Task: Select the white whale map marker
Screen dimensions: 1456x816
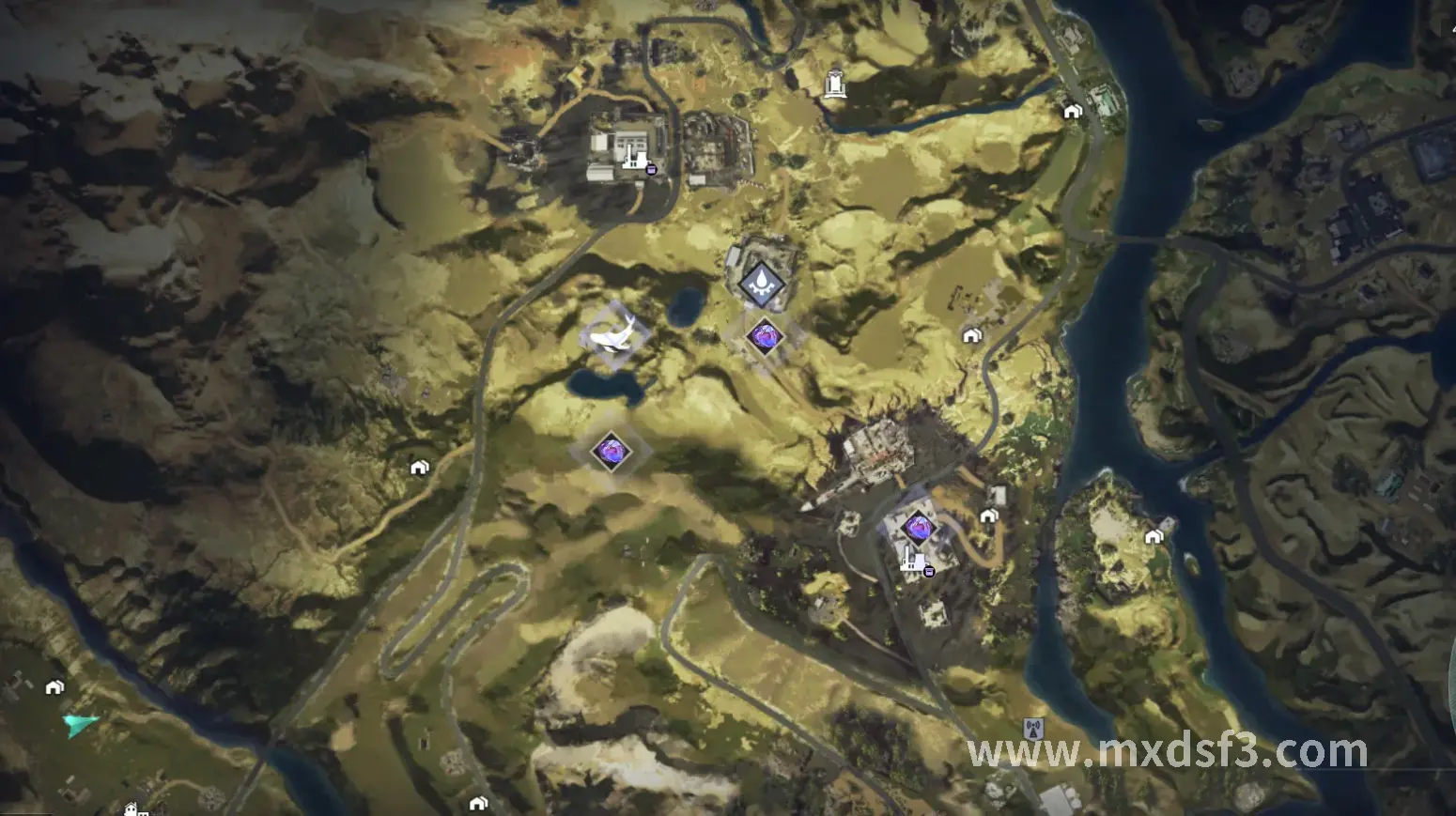Action: pos(613,333)
